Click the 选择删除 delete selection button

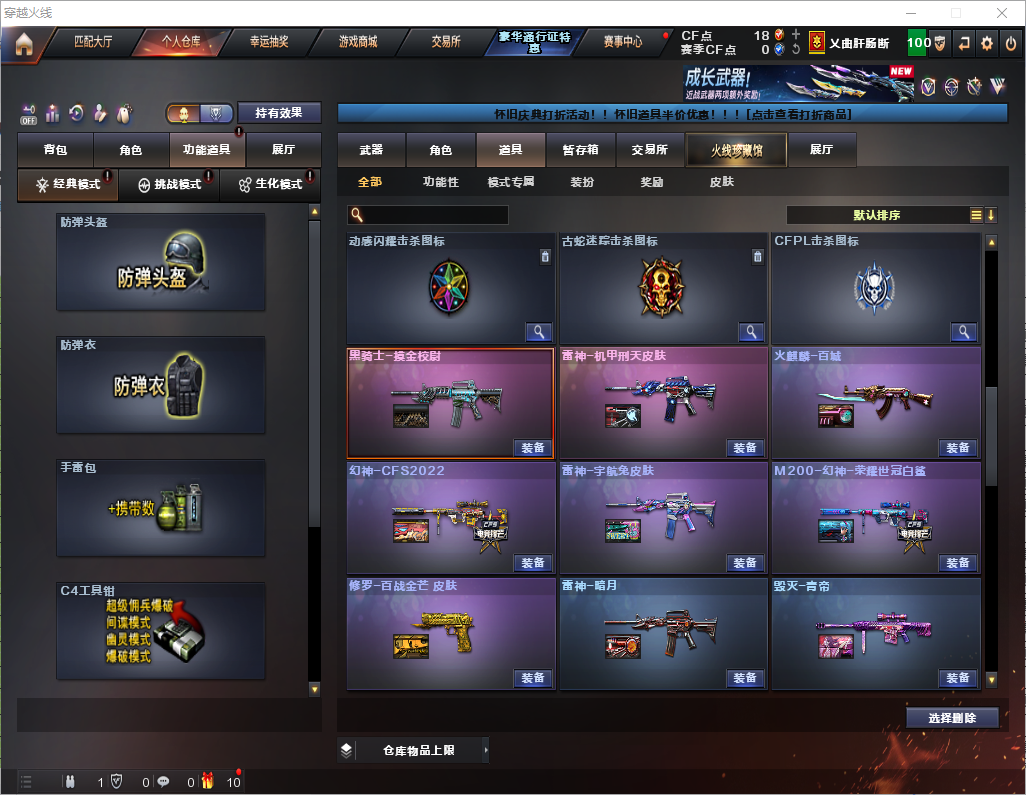click(952, 718)
